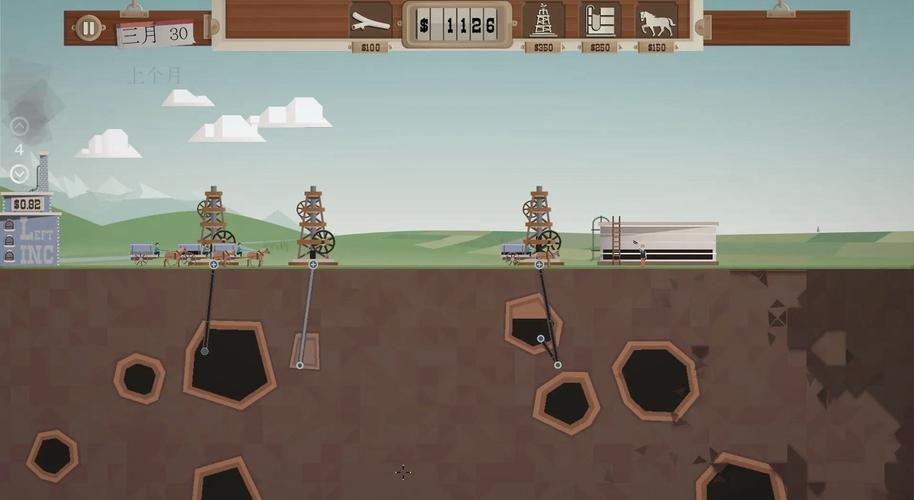
Task: Buy the $250 pipe and silo
Action: [600, 21]
